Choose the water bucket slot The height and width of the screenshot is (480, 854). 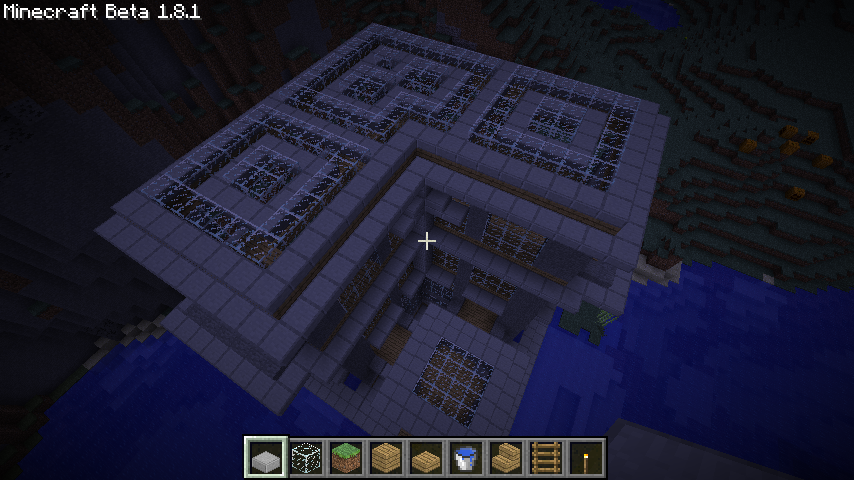(466, 458)
